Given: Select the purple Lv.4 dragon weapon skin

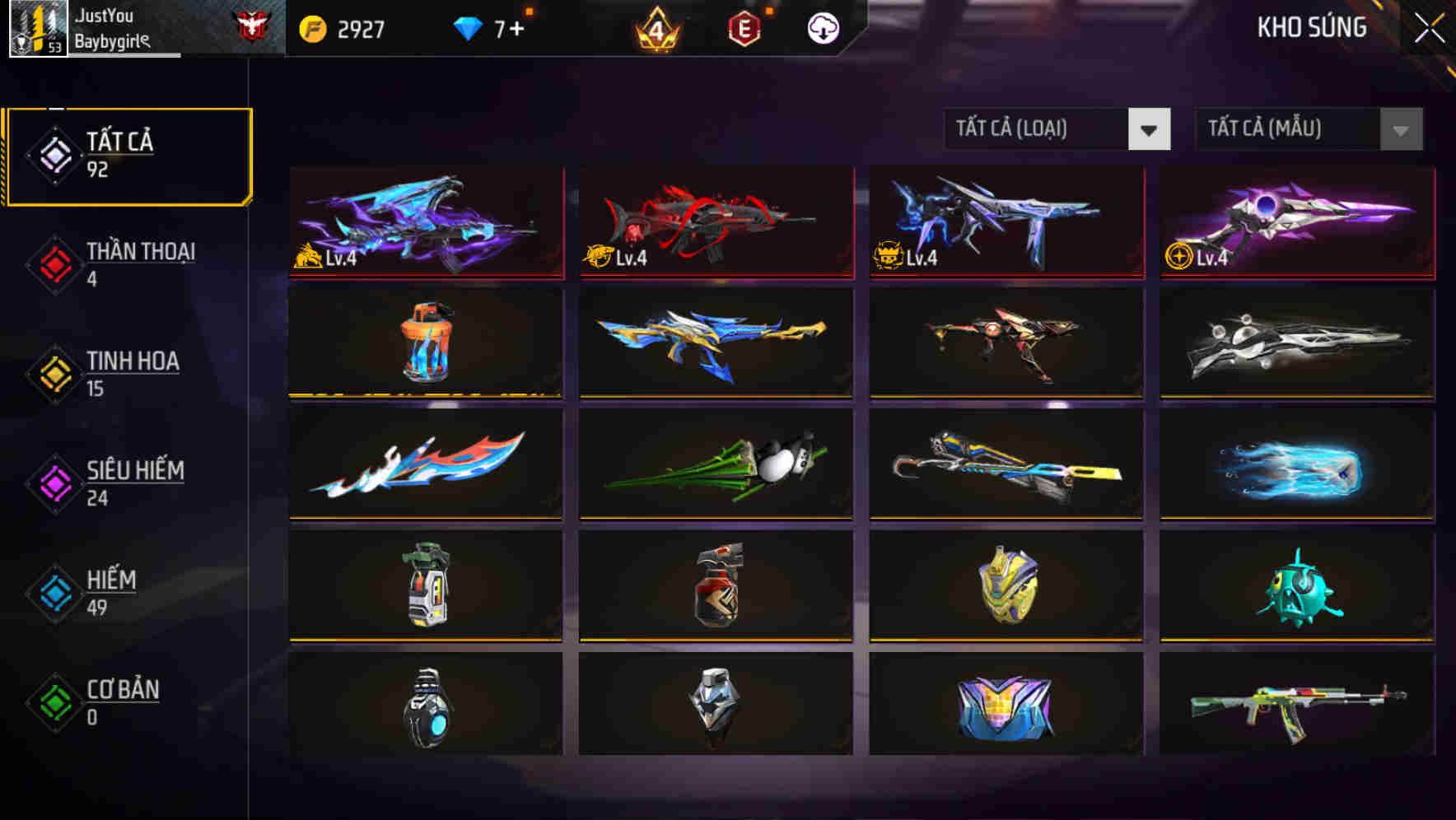Looking at the screenshot, I should (426, 222).
